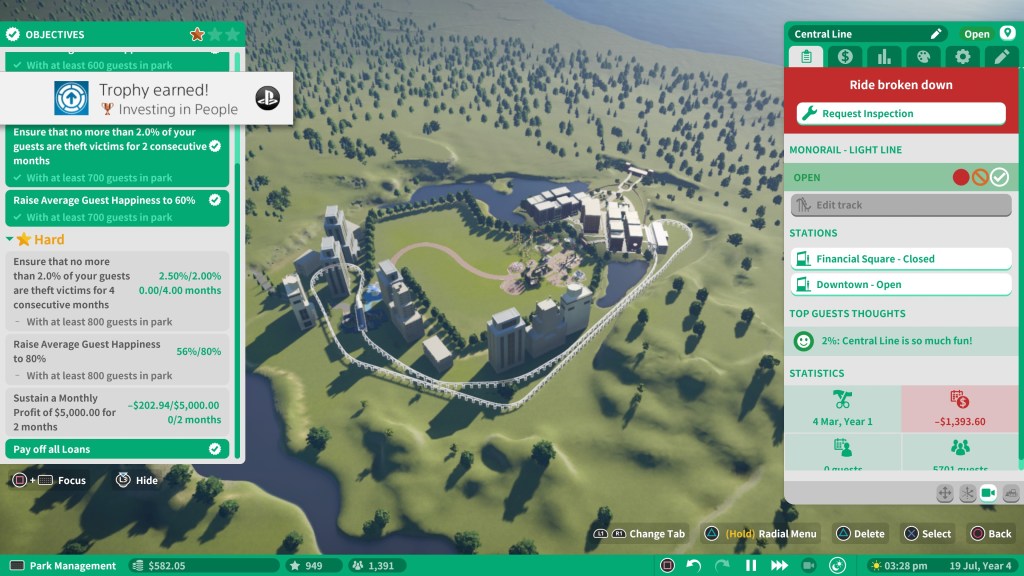The image size is (1024, 576).
Task: Toggle the green ride camera button
Action: (988, 493)
